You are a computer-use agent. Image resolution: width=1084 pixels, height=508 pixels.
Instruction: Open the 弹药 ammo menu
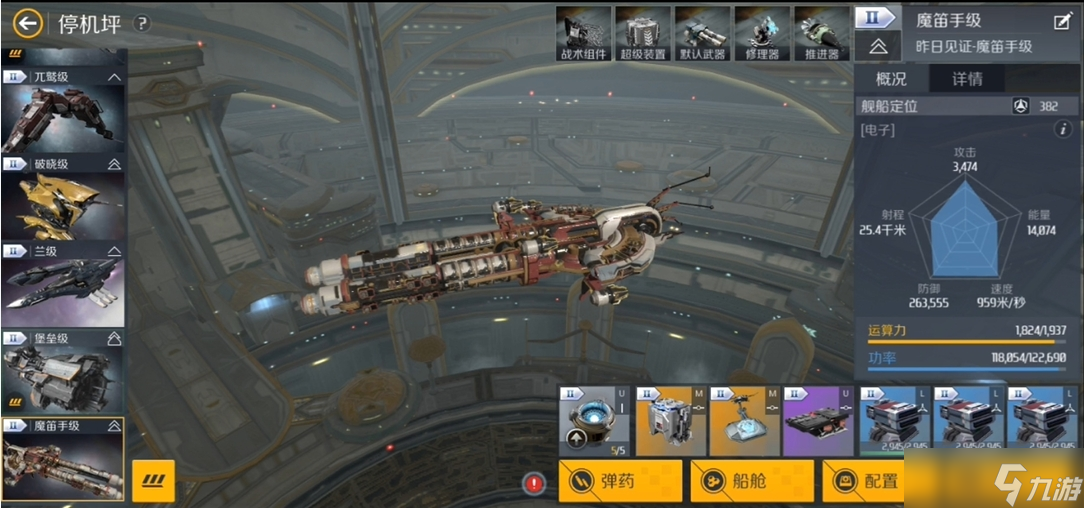(x=620, y=481)
